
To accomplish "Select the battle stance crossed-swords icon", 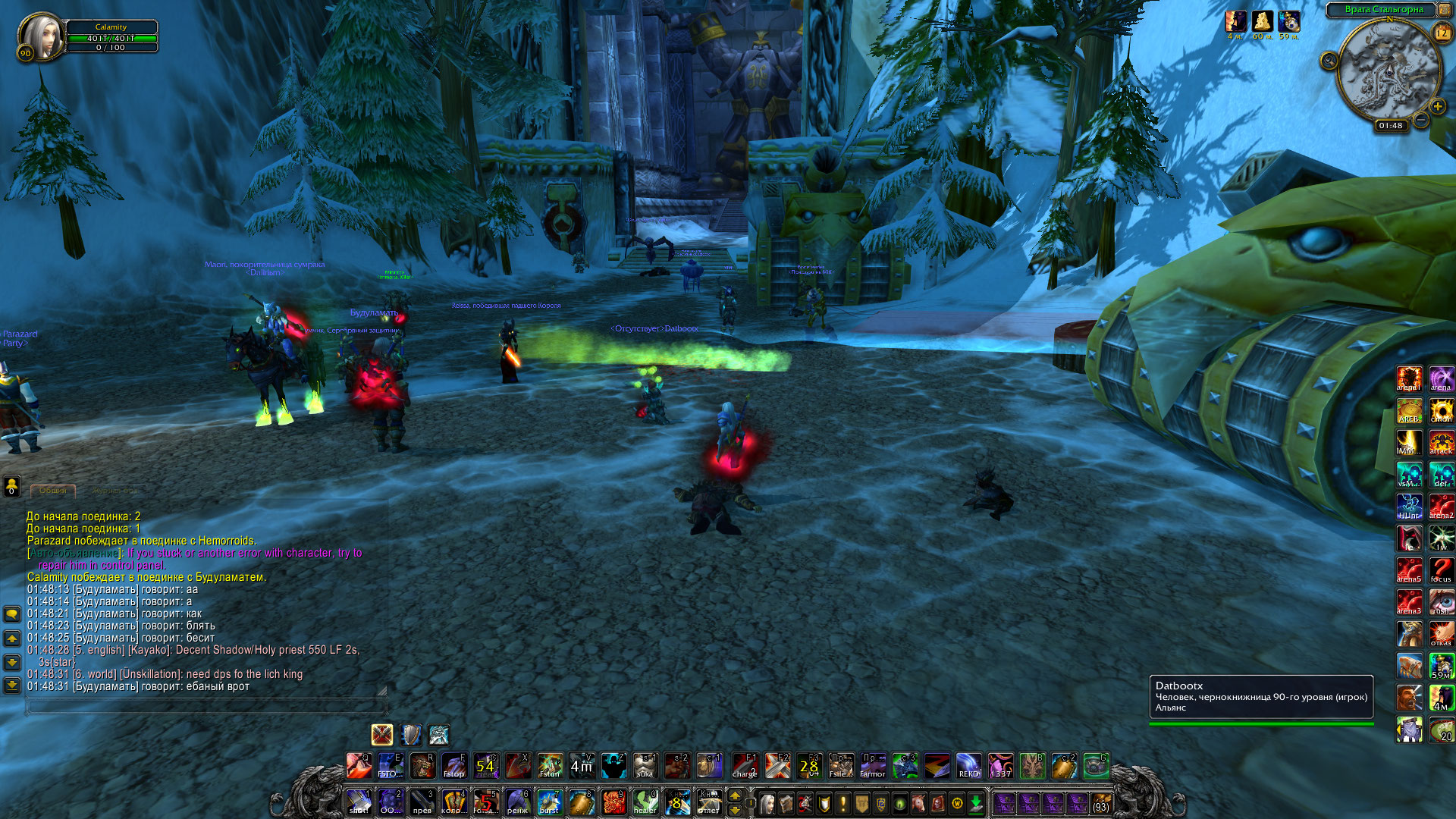I will click(382, 734).
